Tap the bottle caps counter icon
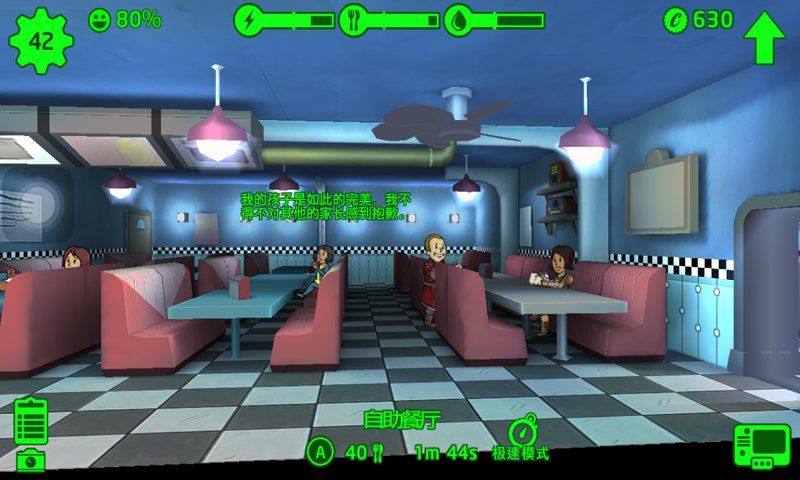Screen dimensions: 800x480 click(x=675, y=19)
